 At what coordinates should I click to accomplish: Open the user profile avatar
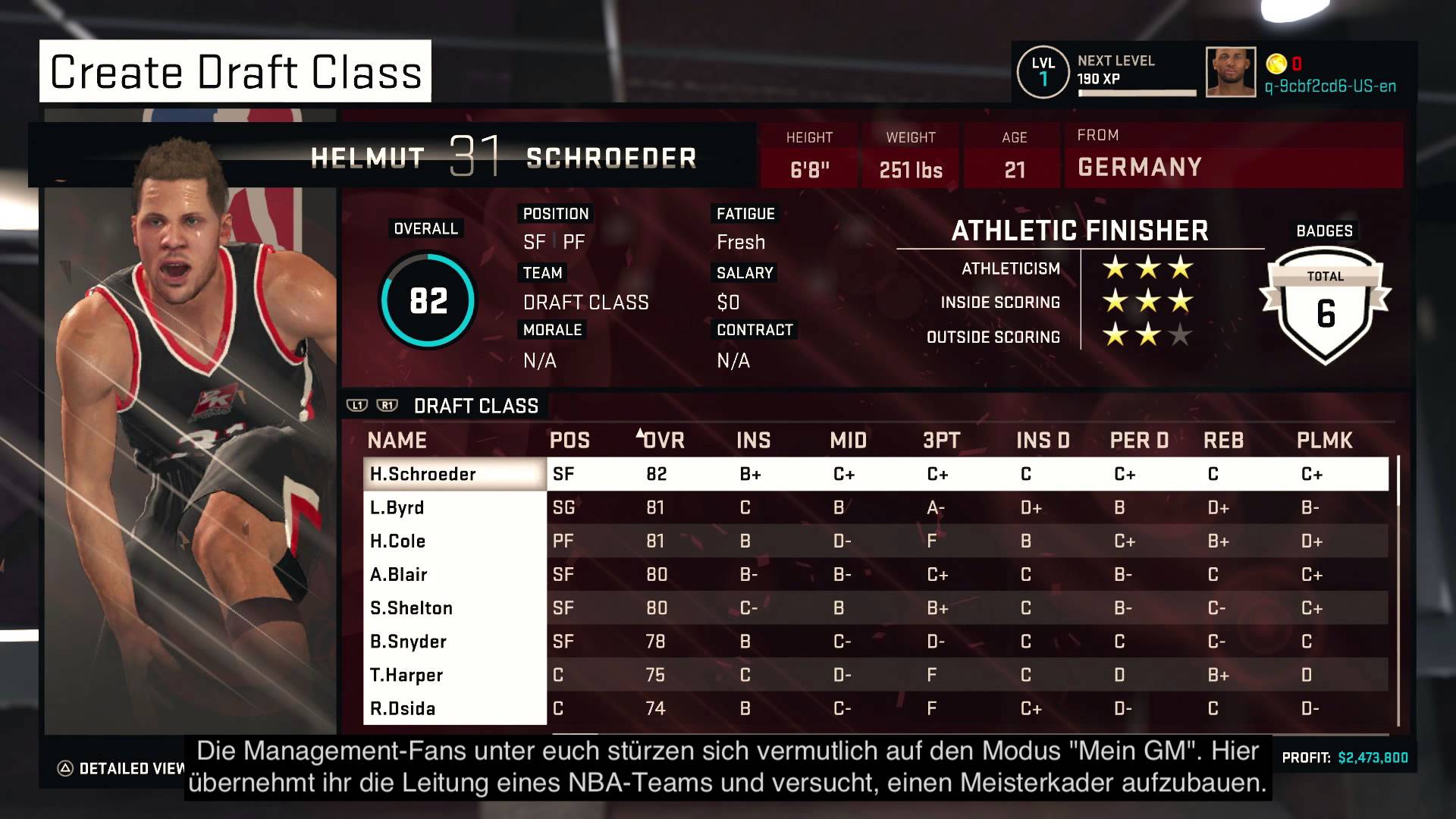tap(1230, 72)
